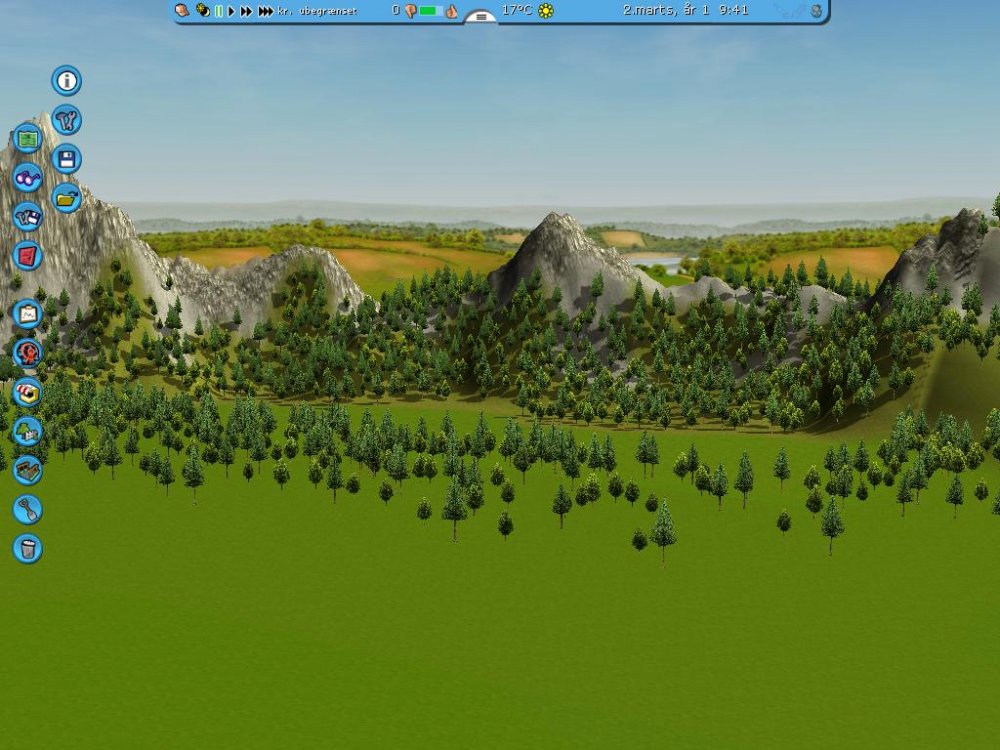The height and width of the screenshot is (750, 1000).
Task: Open game options with the wrench and hammer icon
Action: 67,120
